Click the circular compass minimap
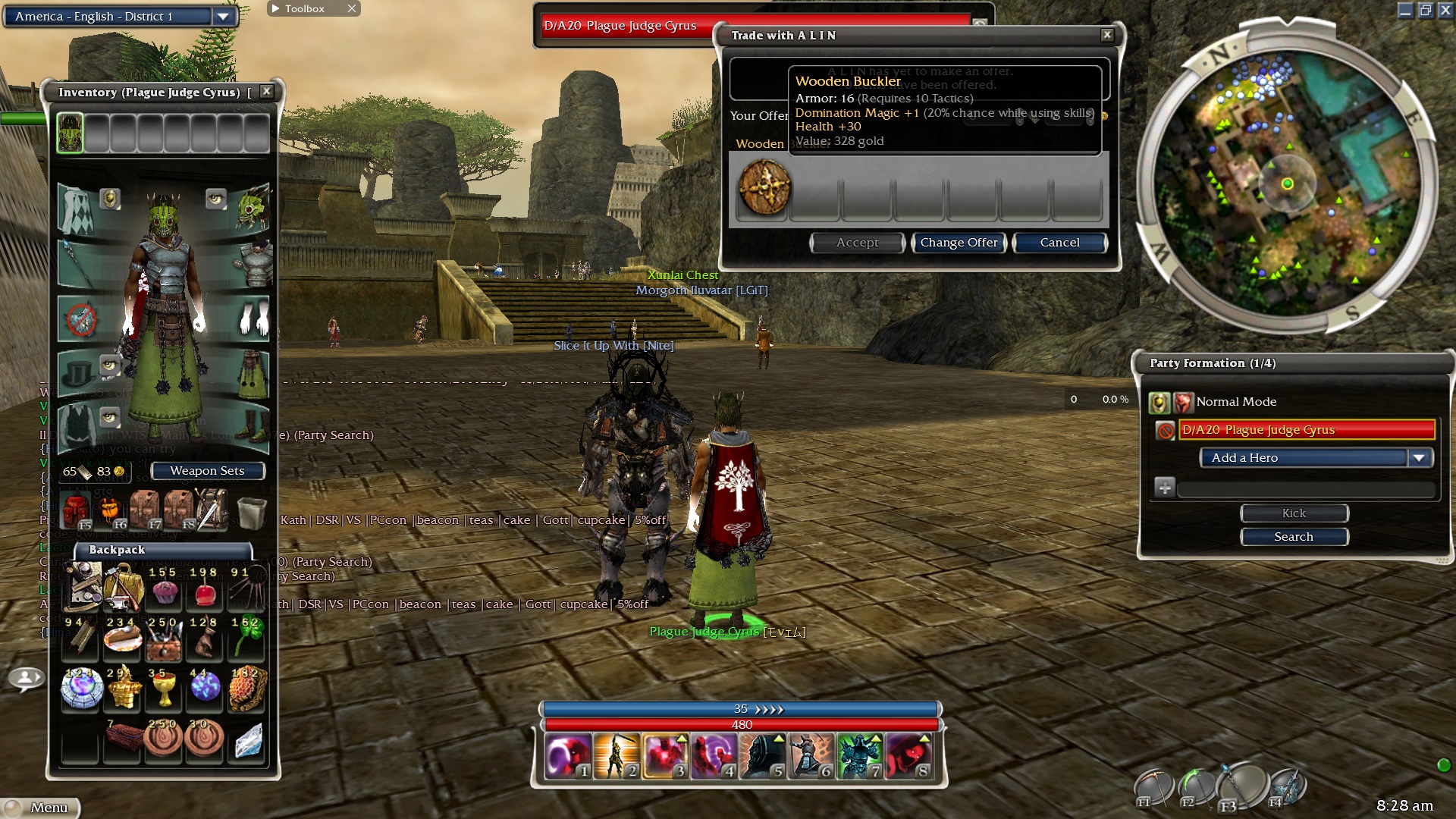Viewport: 1456px width, 819px height. [x=1286, y=184]
